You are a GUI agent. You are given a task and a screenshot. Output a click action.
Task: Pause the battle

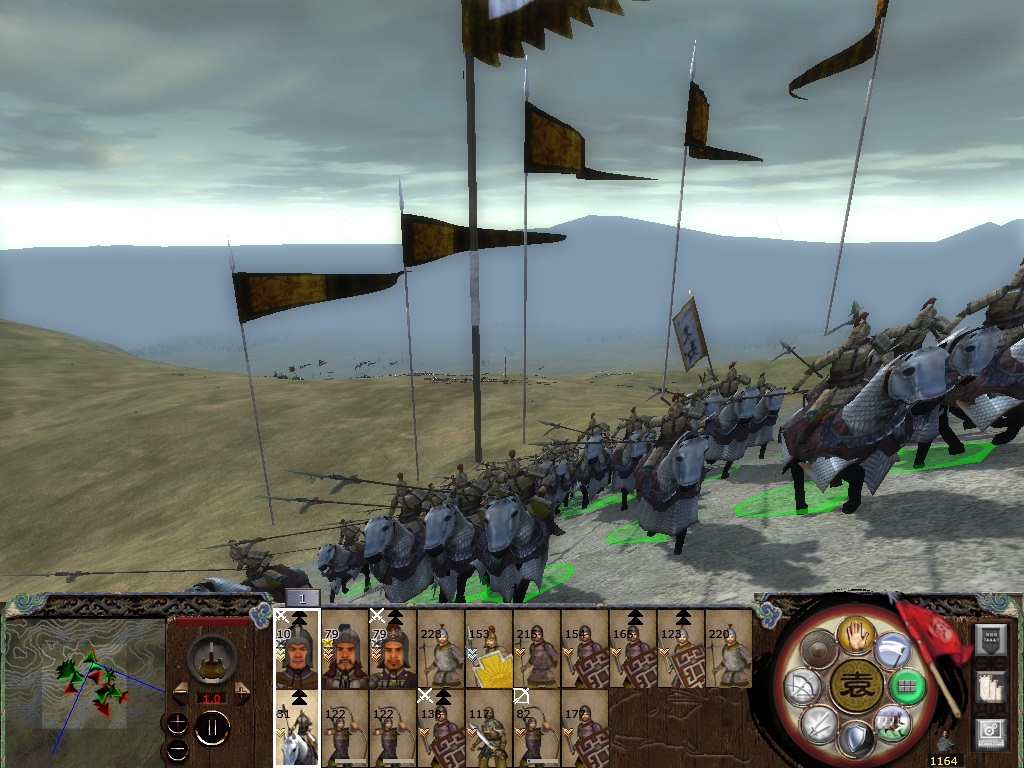point(212,729)
